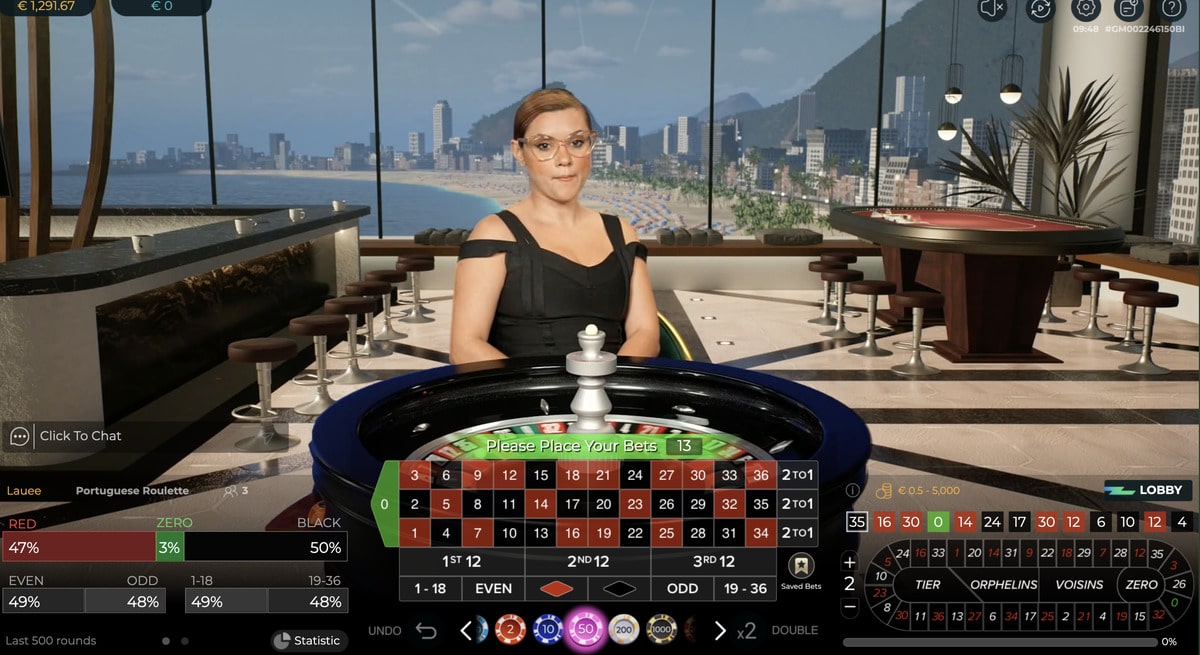Bet on ODD numbers
The width and height of the screenshot is (1200, 655).
(682, 588)
